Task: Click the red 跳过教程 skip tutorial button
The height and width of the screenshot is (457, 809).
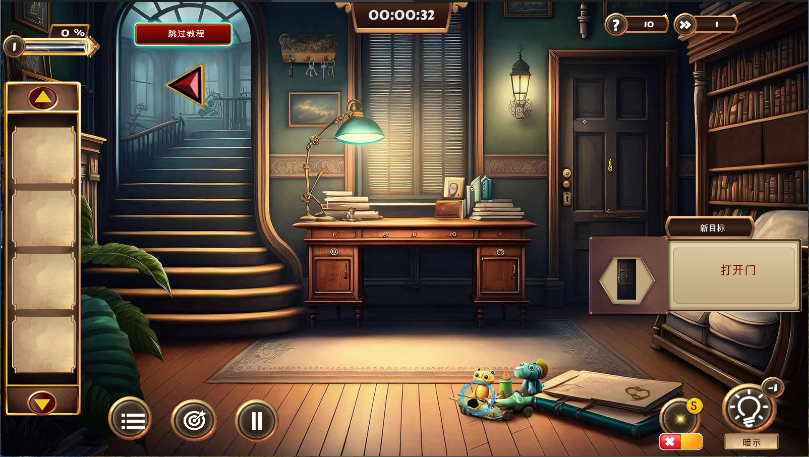Action: click(x=183, y=34)
